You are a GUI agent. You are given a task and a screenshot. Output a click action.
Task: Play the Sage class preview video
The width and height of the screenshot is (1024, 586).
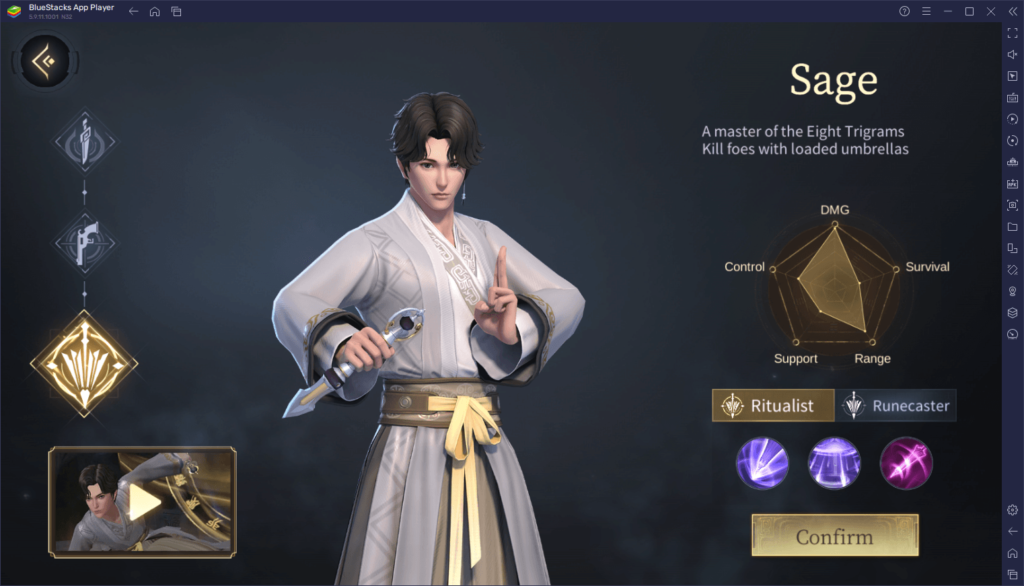click(x=142, y=502)
